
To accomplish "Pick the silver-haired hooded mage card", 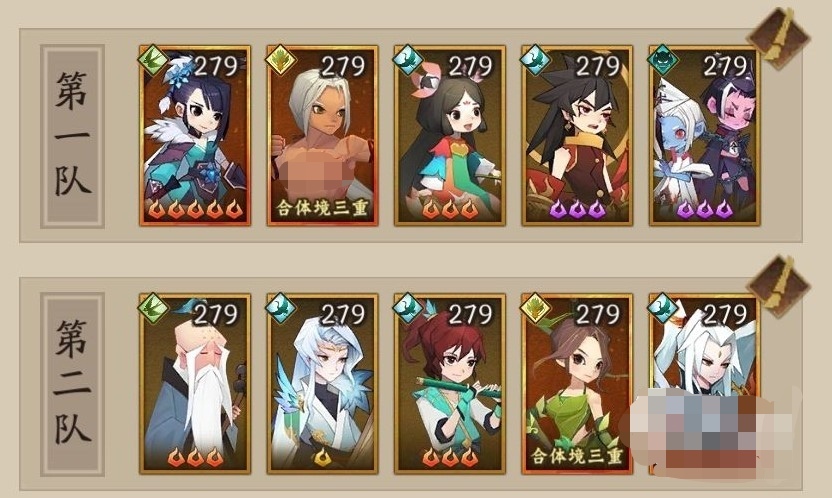I will click(322, 383).
